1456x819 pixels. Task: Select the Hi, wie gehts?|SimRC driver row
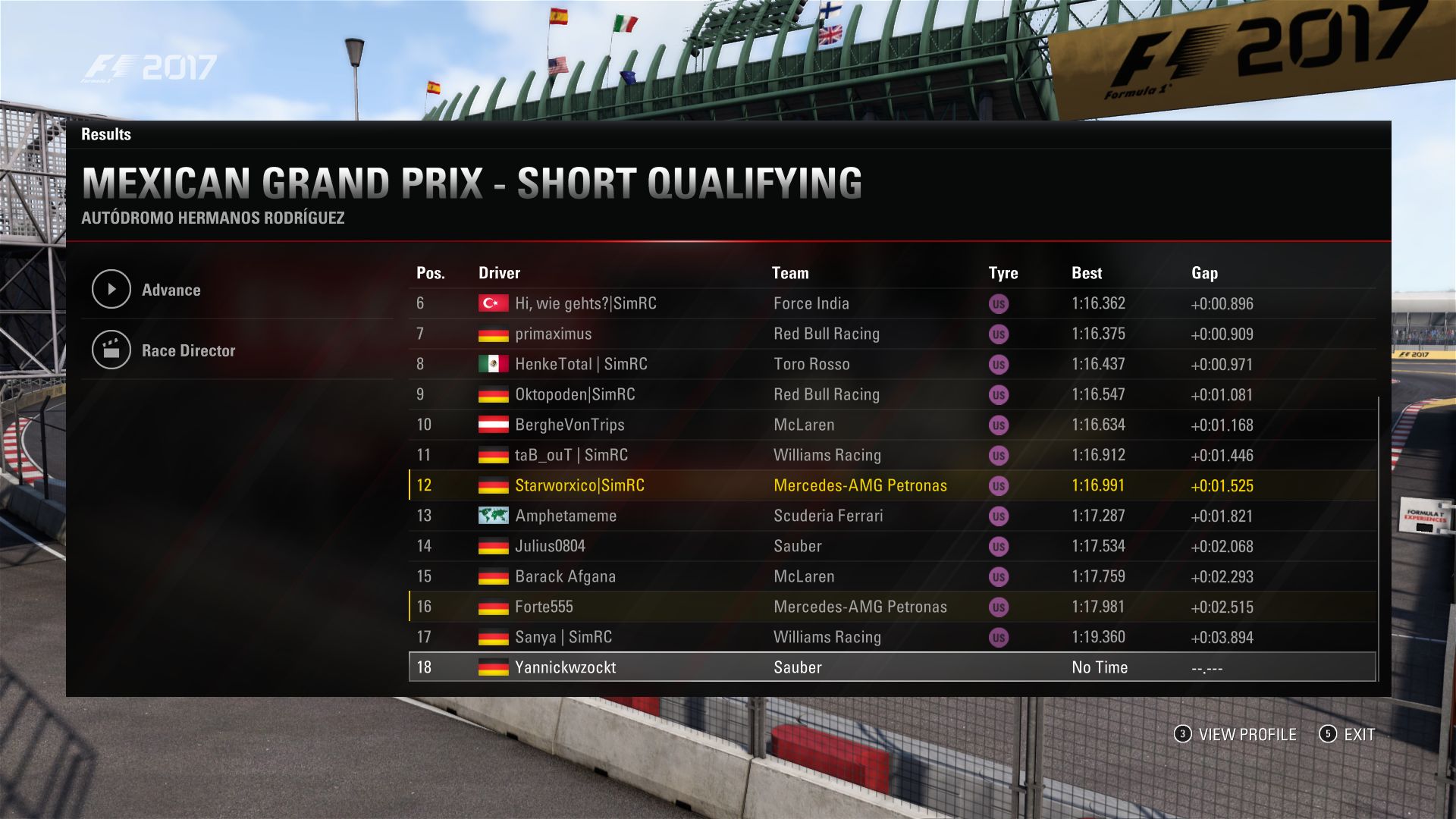tap(585, 303)
